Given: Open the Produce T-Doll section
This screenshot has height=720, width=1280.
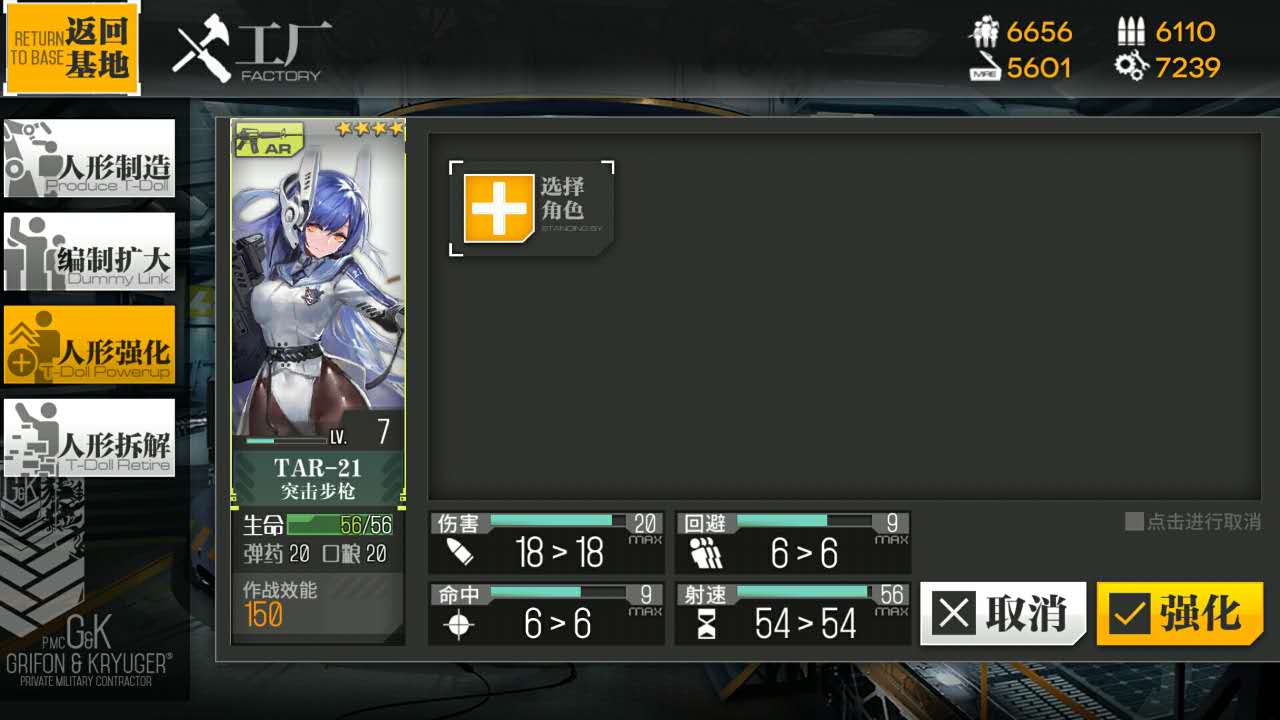Looking at the screenshot, I should tap(89, 158).
